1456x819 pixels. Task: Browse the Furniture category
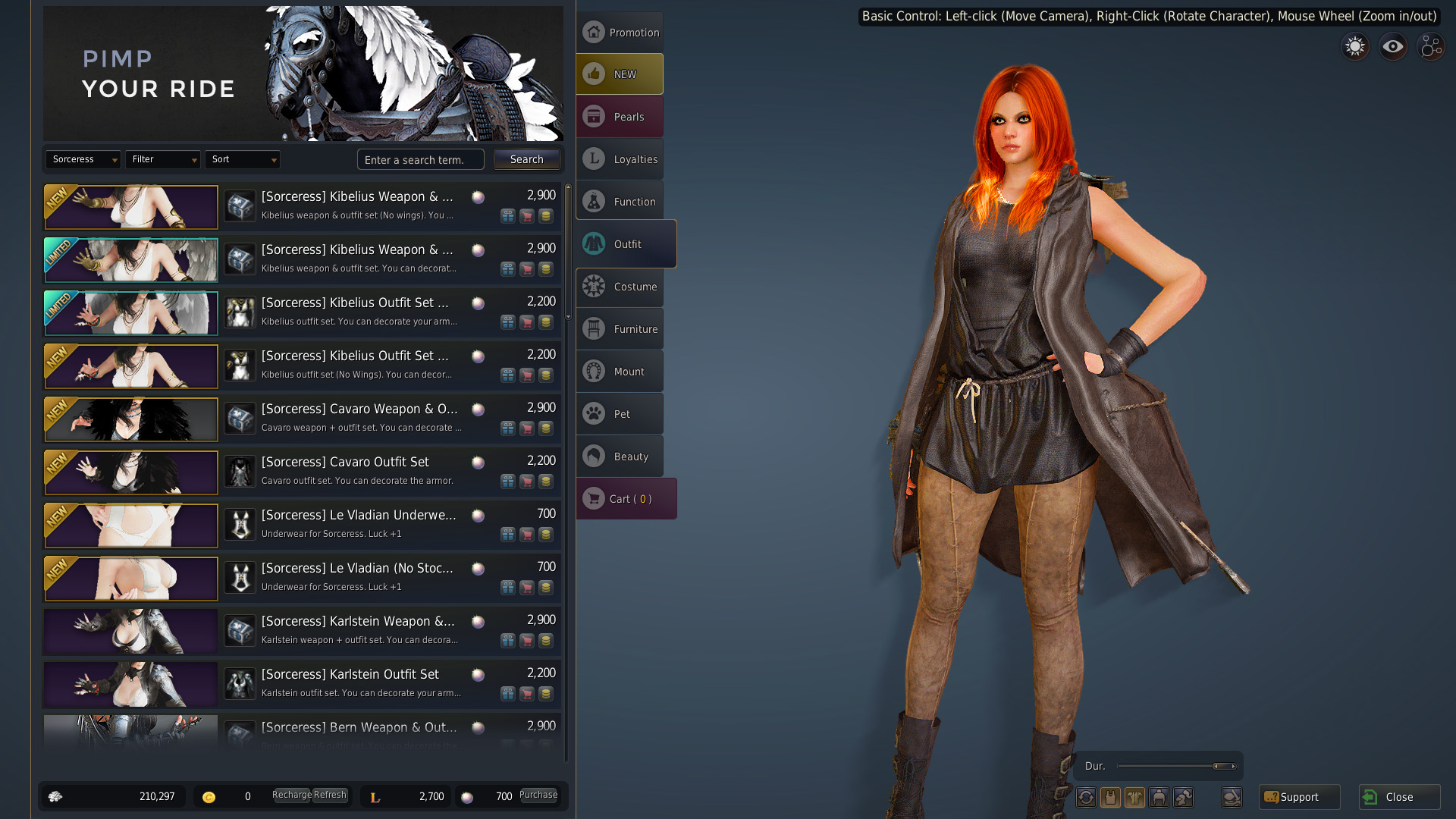620,329
